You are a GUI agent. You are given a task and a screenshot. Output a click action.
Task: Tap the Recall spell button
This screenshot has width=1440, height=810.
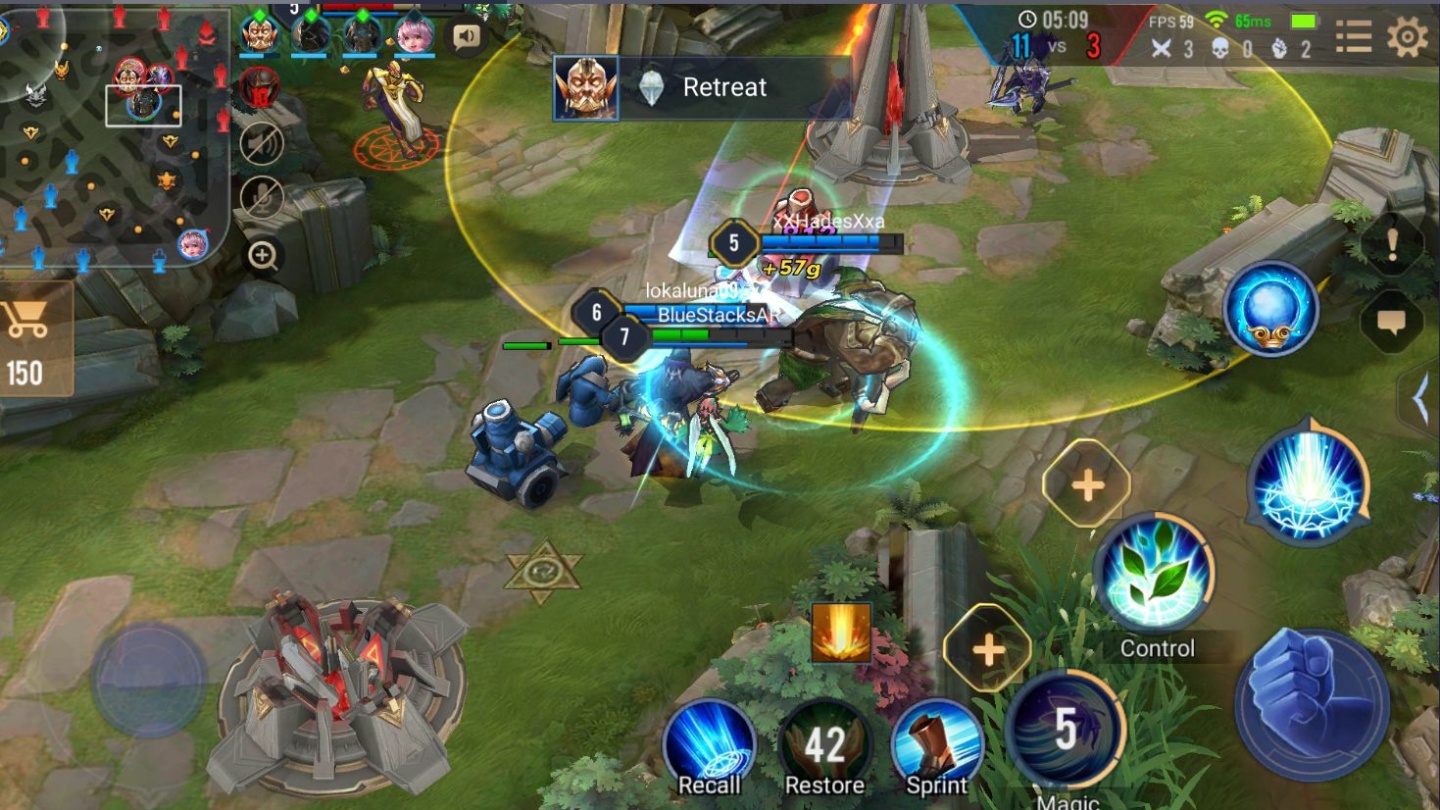[711, 740]
